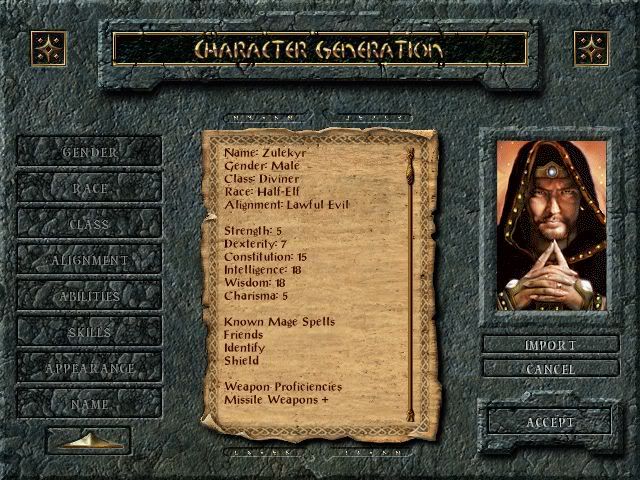This screenshot has height=480, width=640.
Task: Click the Abilities button
Action: pos(89,296)
